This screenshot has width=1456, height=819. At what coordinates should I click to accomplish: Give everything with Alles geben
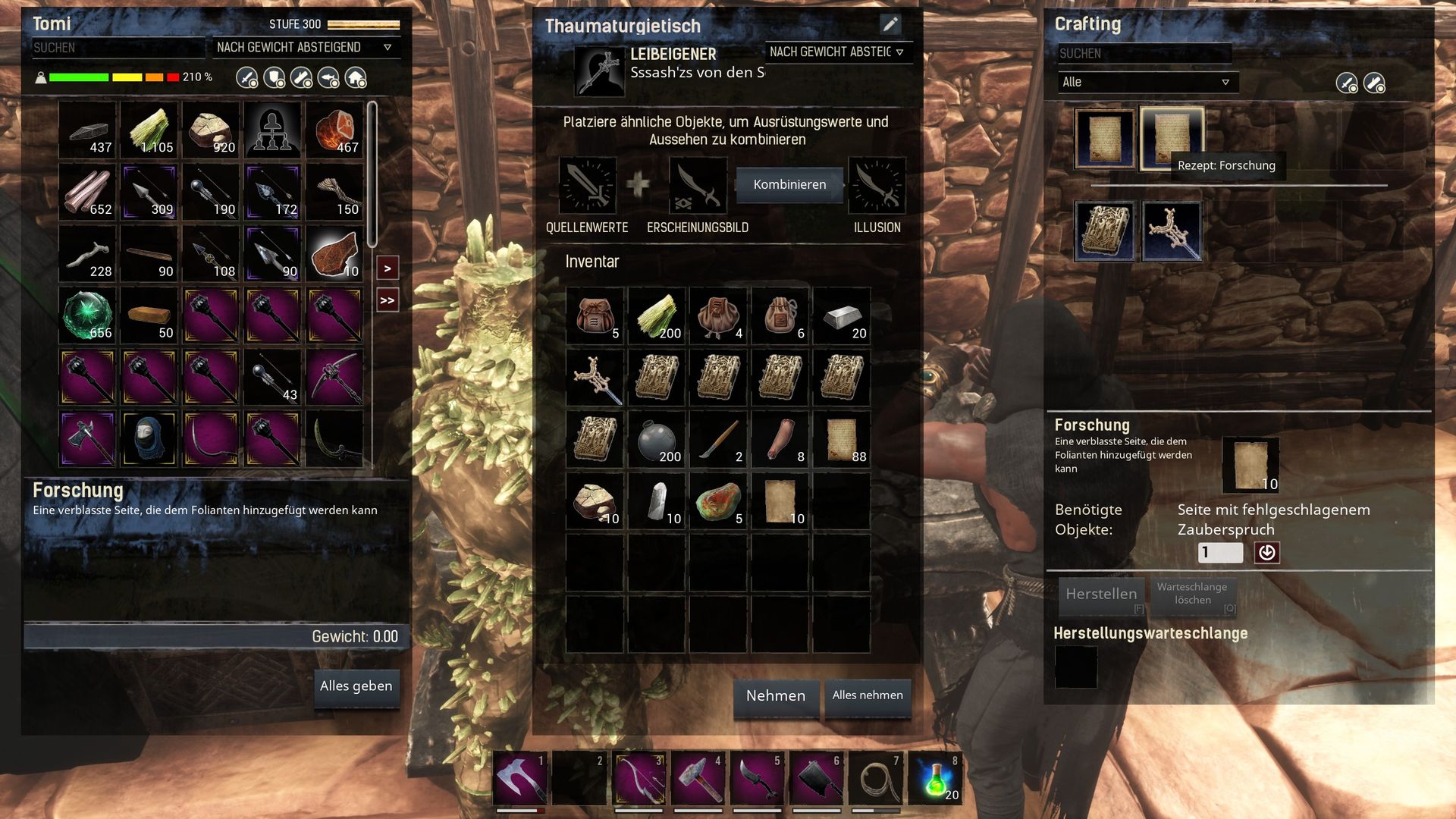click(x=356, y=686)
